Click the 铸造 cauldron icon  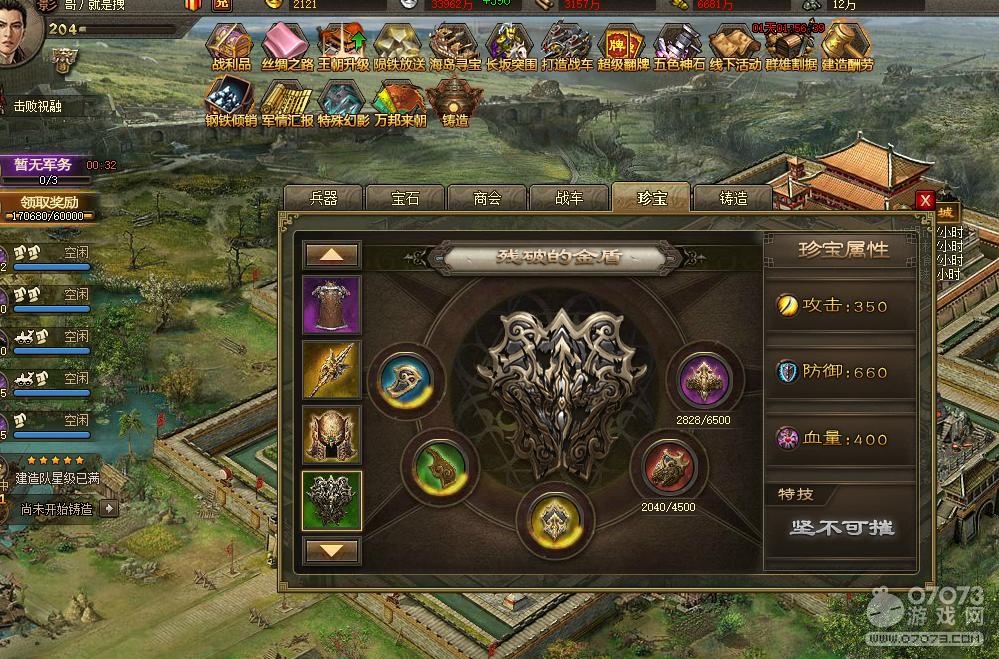455,102
